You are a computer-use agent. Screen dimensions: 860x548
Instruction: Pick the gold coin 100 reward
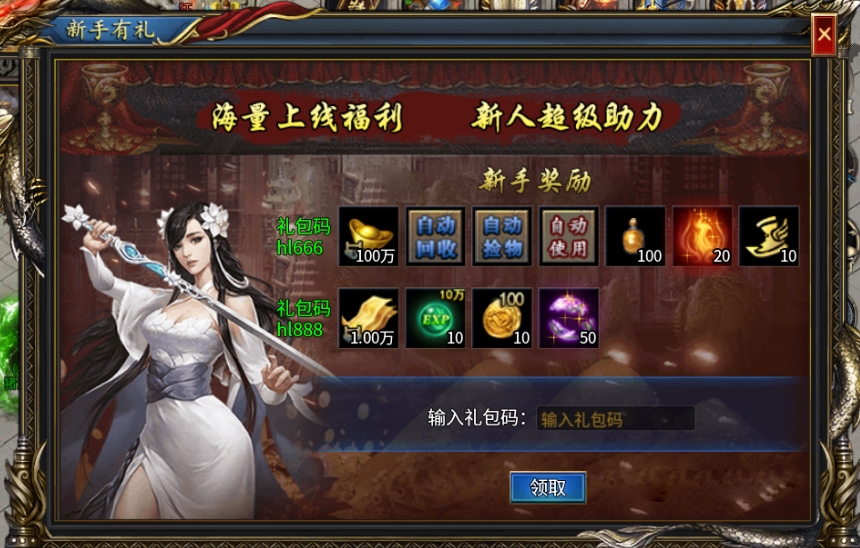point(502,318)
